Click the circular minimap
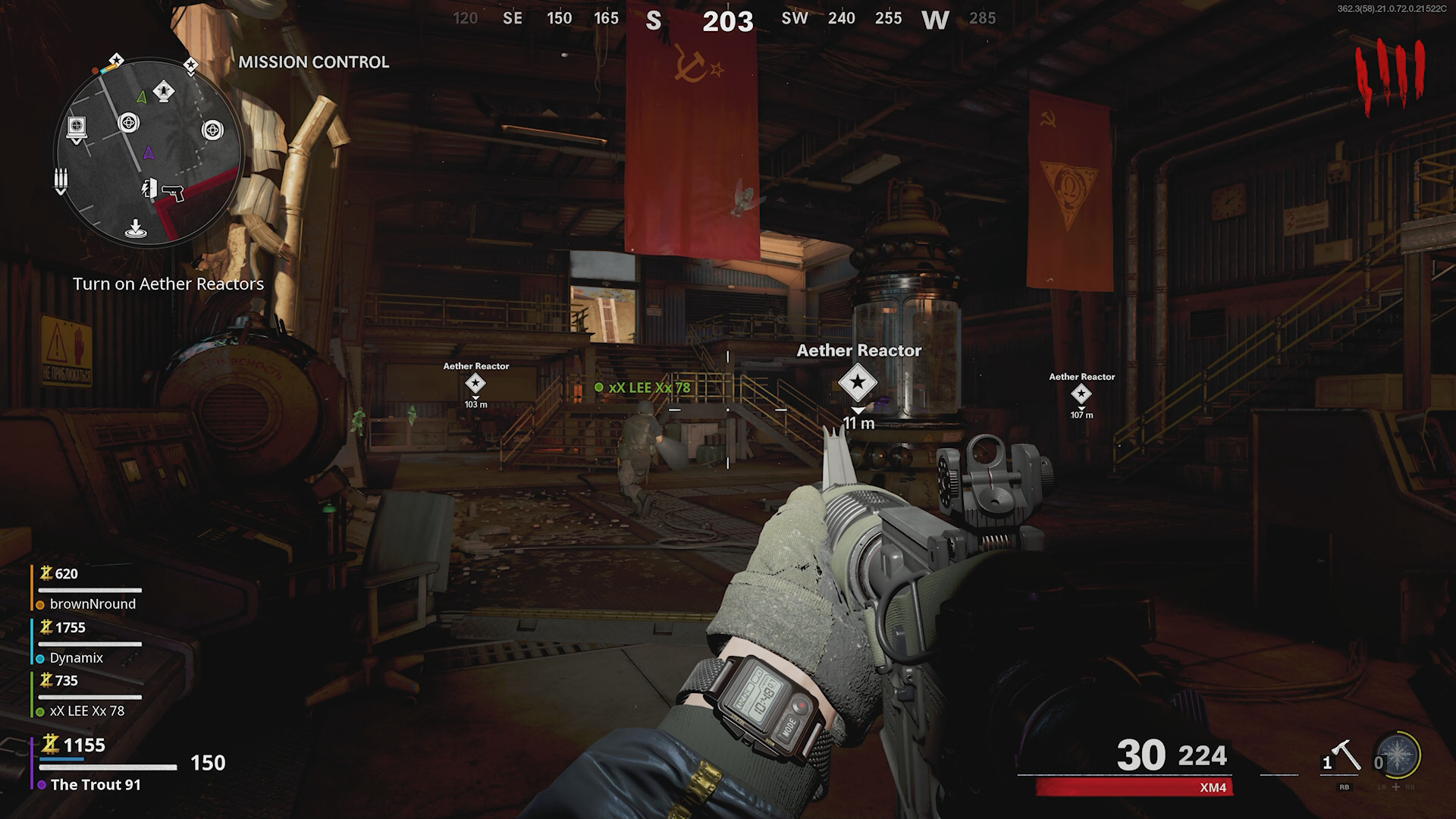This screenshot has width=1456, height=819. 149,152
